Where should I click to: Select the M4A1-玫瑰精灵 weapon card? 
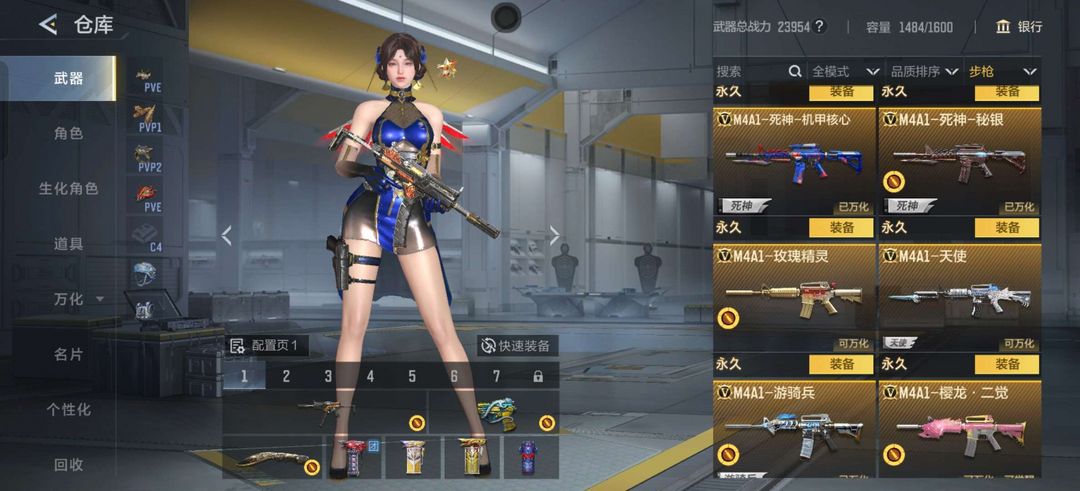794,298
